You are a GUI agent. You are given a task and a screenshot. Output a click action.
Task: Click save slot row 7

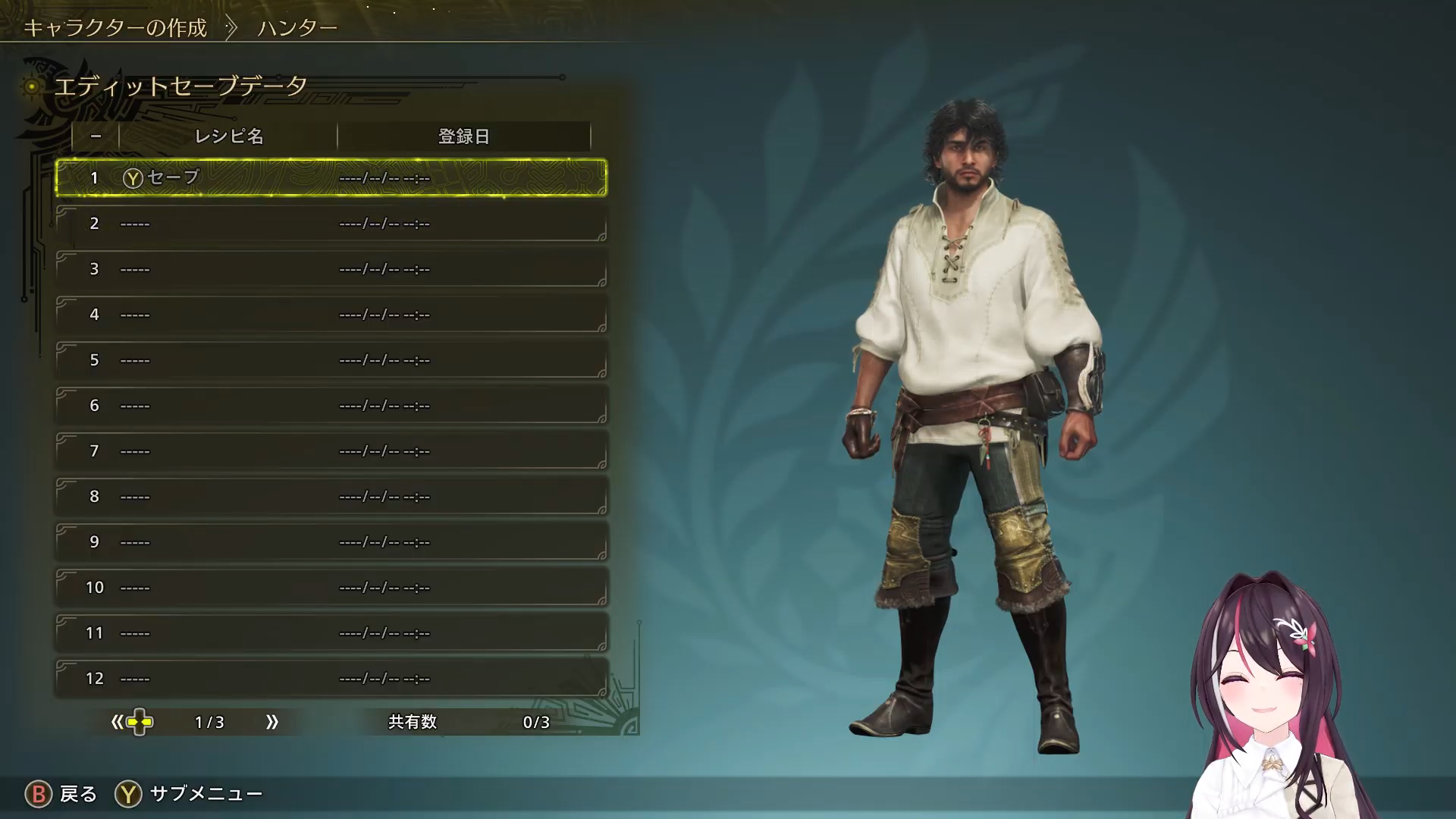point(331,450)
